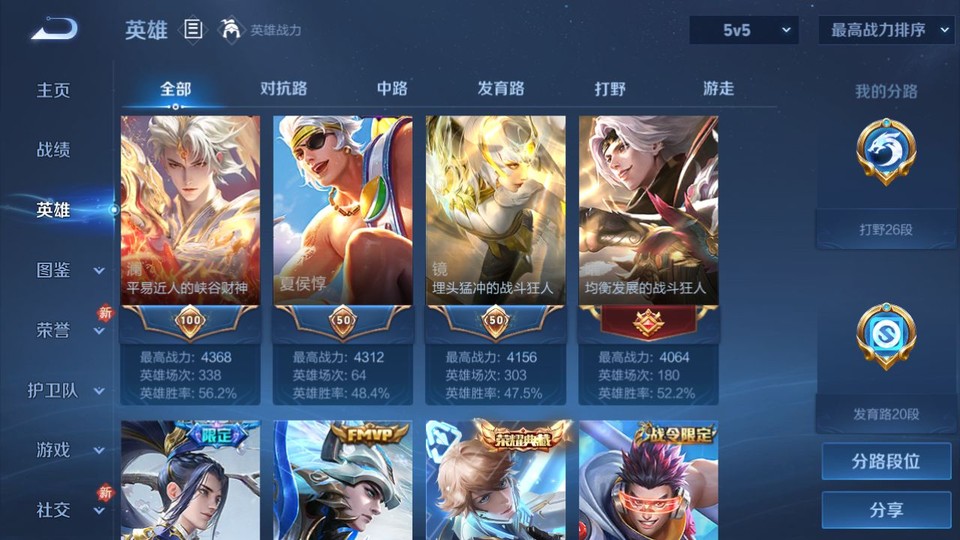Click the 分享 button
Viewport: 960px width, 540px height.
886,510
